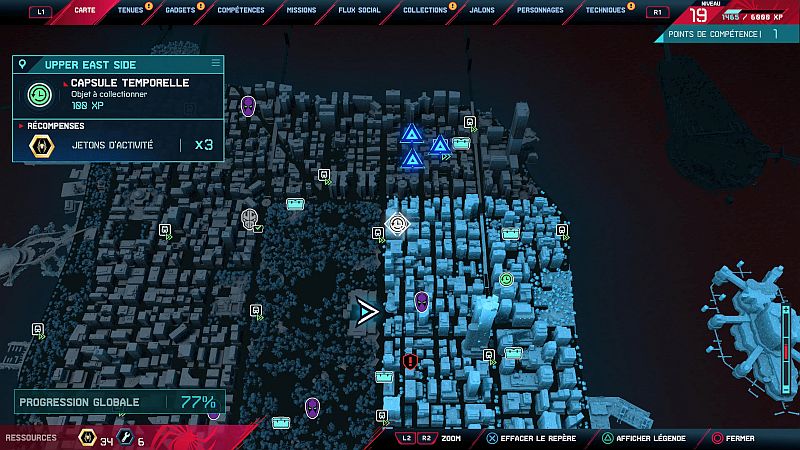Select the Techniques tab
Image resolution: width=800 pixels, height=450 pixels.
606,10
